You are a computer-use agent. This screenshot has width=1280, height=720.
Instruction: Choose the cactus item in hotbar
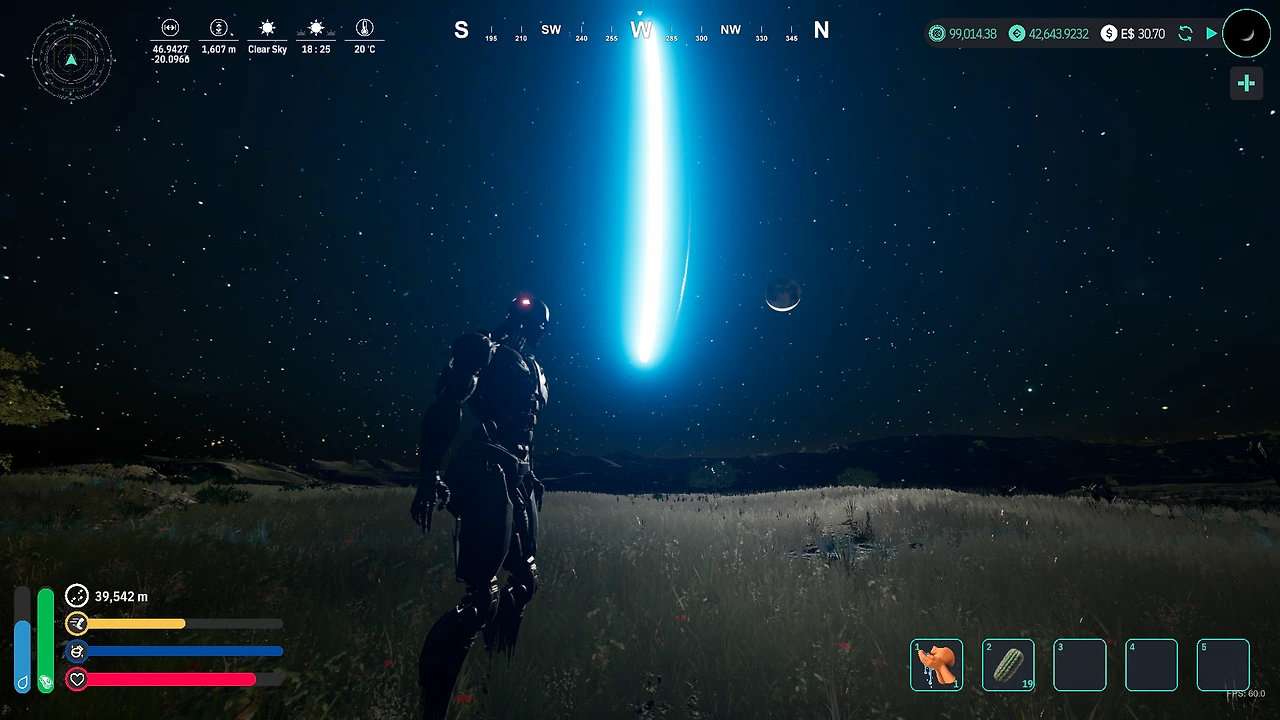1008,665
